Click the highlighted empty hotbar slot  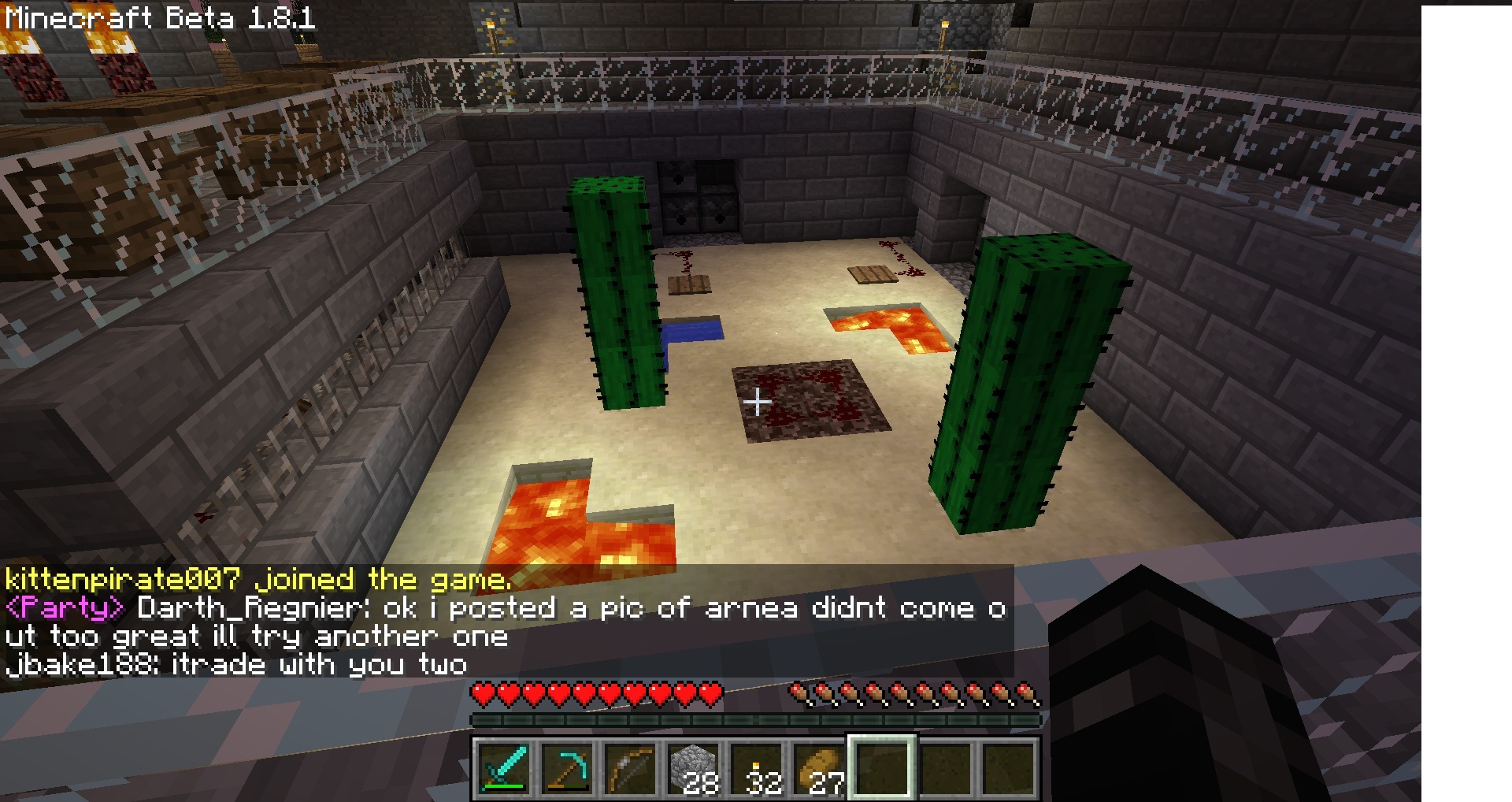click(882, 768)
